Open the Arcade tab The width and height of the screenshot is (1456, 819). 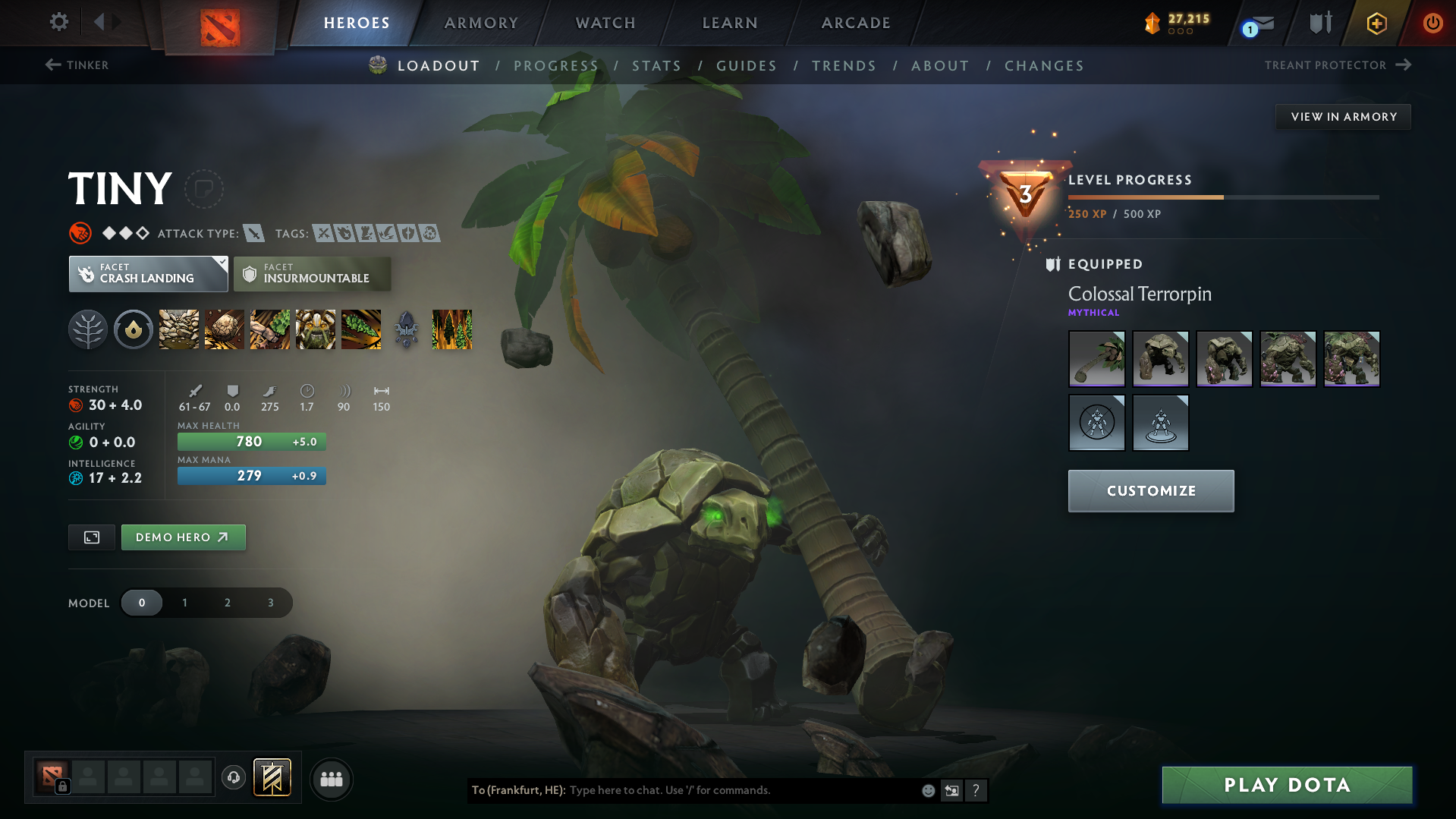pyautogui.click(x=856, y=23)
